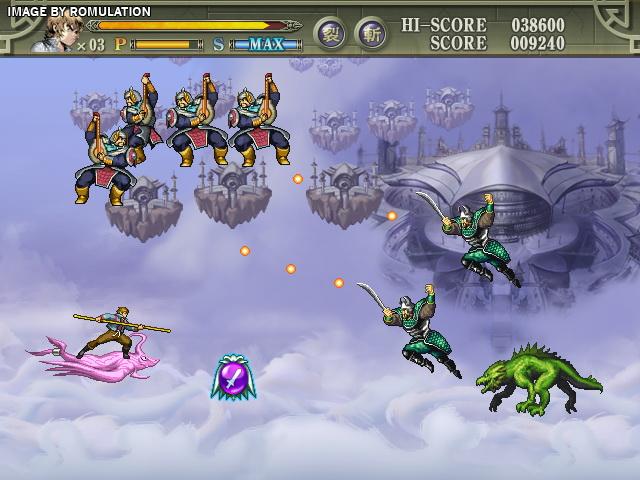Activate the 裂 special attack orb
Image resolution: width=640 pixels, height=480 pixels.
(x=331, y=33)
